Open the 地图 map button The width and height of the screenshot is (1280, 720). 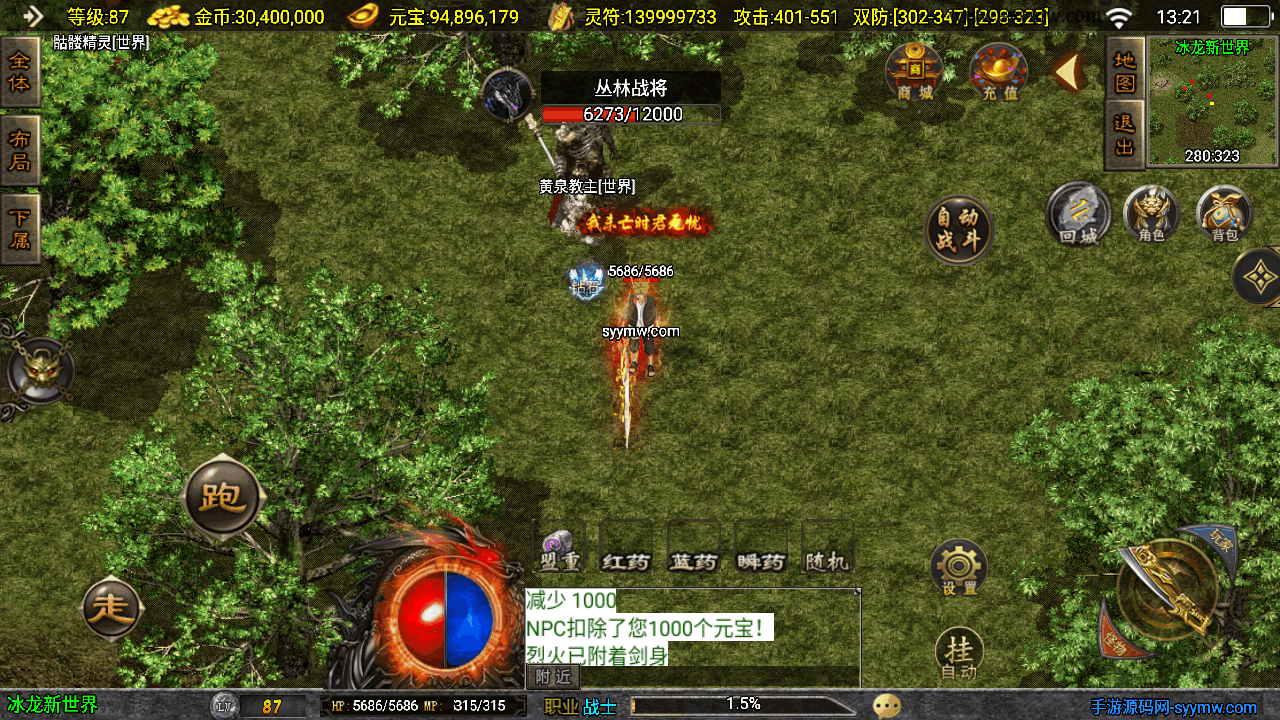pos(1125,71)
